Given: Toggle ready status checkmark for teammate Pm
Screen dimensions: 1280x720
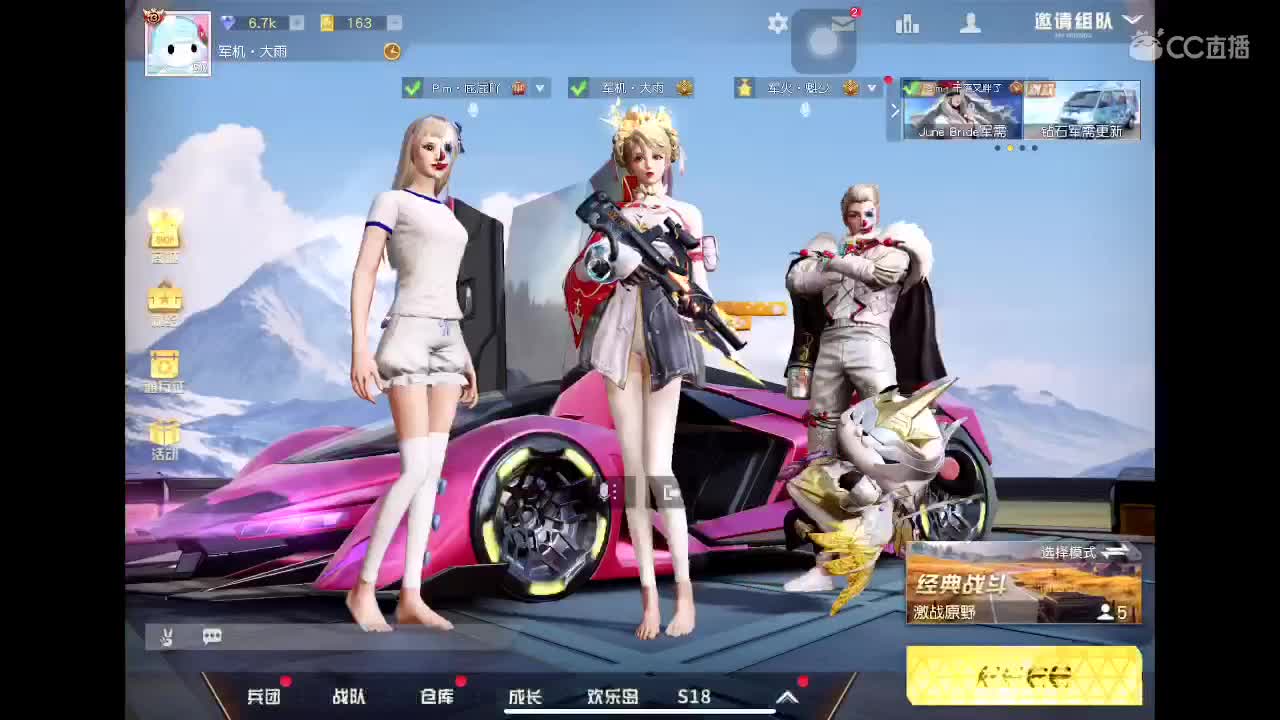Looking at the screenshot, I should point(410,88).
